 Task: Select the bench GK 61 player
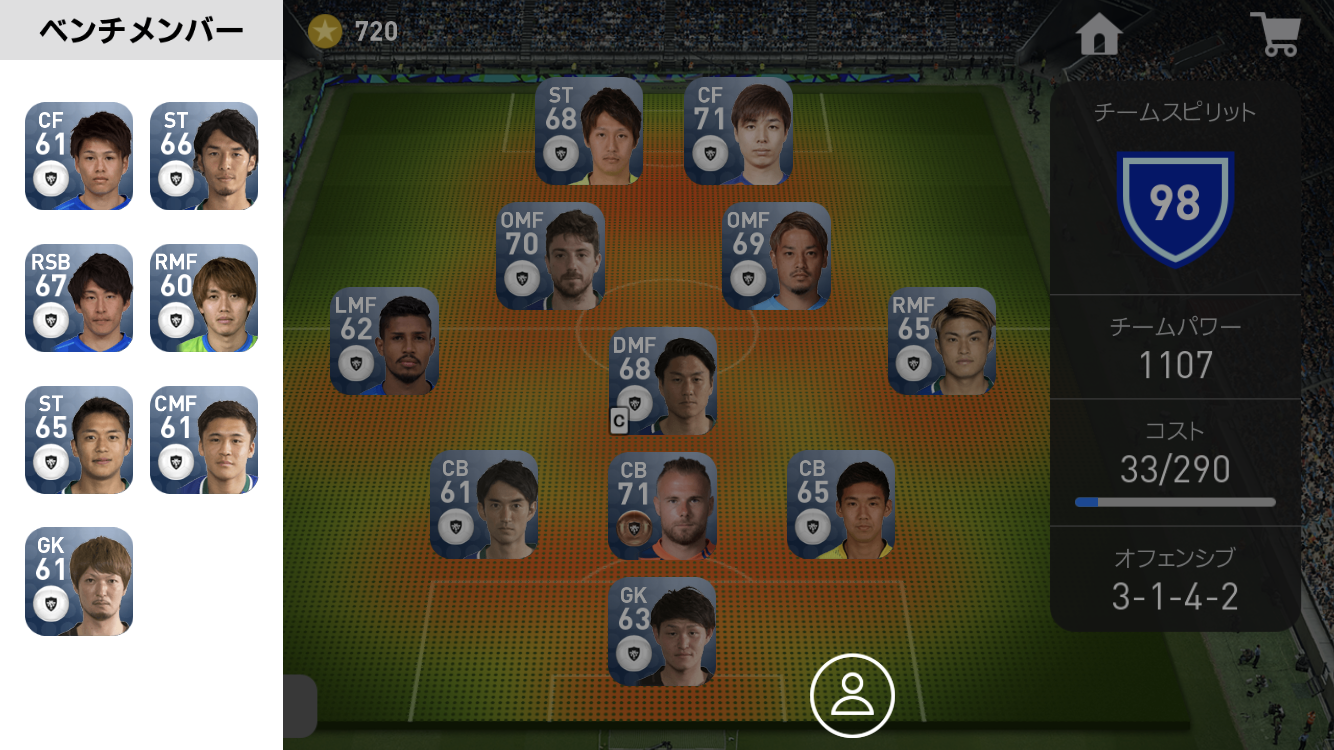(x=79, y=581)
